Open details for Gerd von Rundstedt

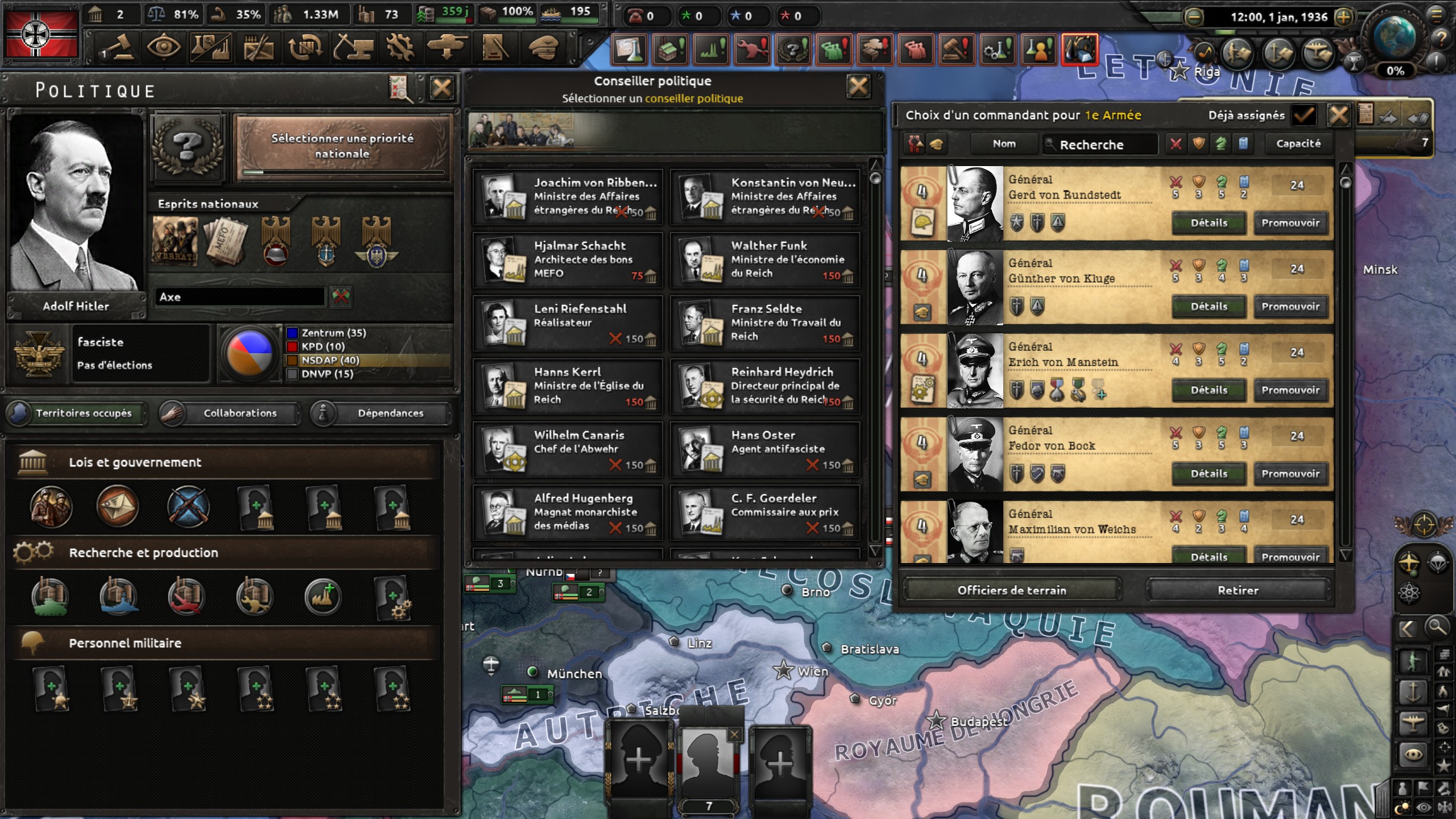click(1209, 223)
